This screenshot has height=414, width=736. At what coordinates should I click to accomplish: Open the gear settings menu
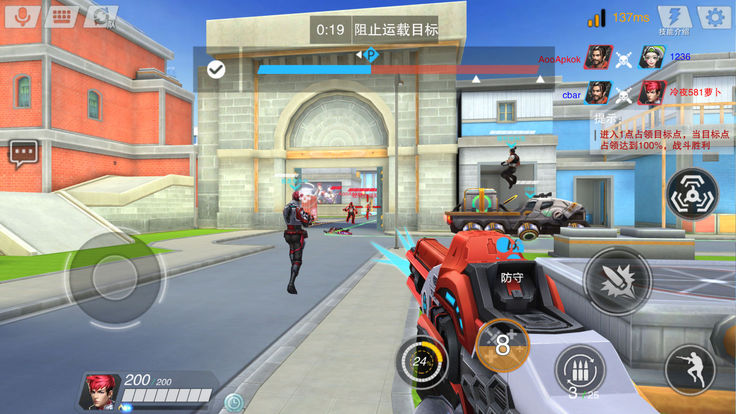tap(711, 17)
